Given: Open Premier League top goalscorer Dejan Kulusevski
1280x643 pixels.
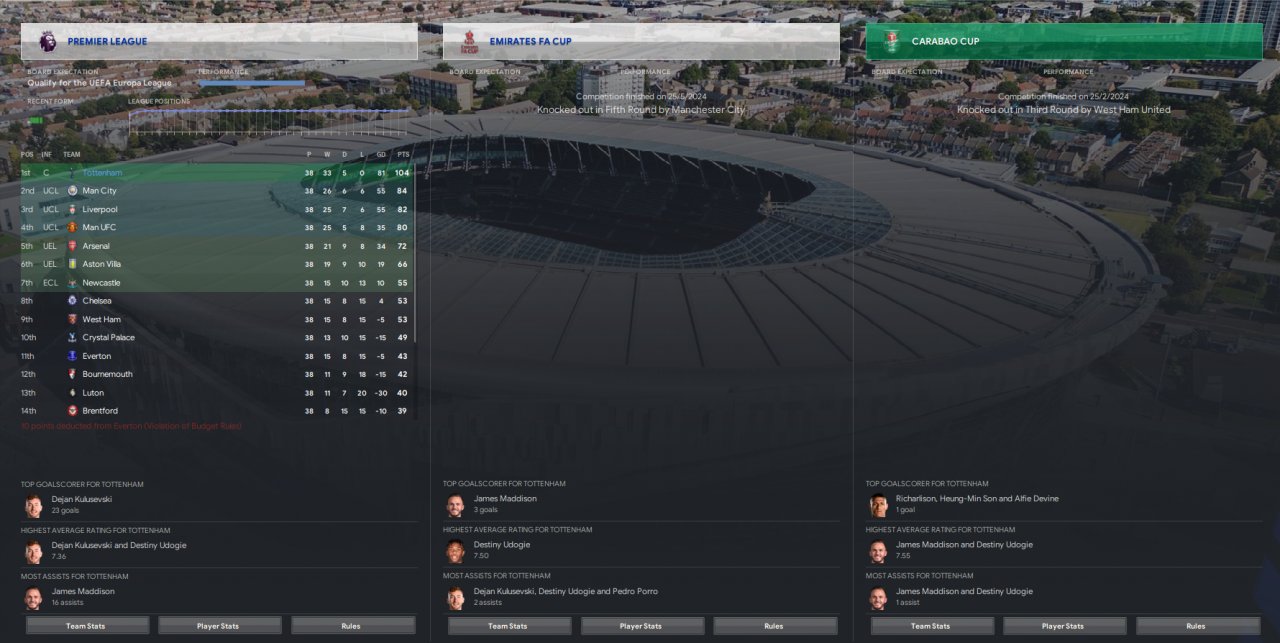Looking at the screenshot, I should tap(82, 499).
